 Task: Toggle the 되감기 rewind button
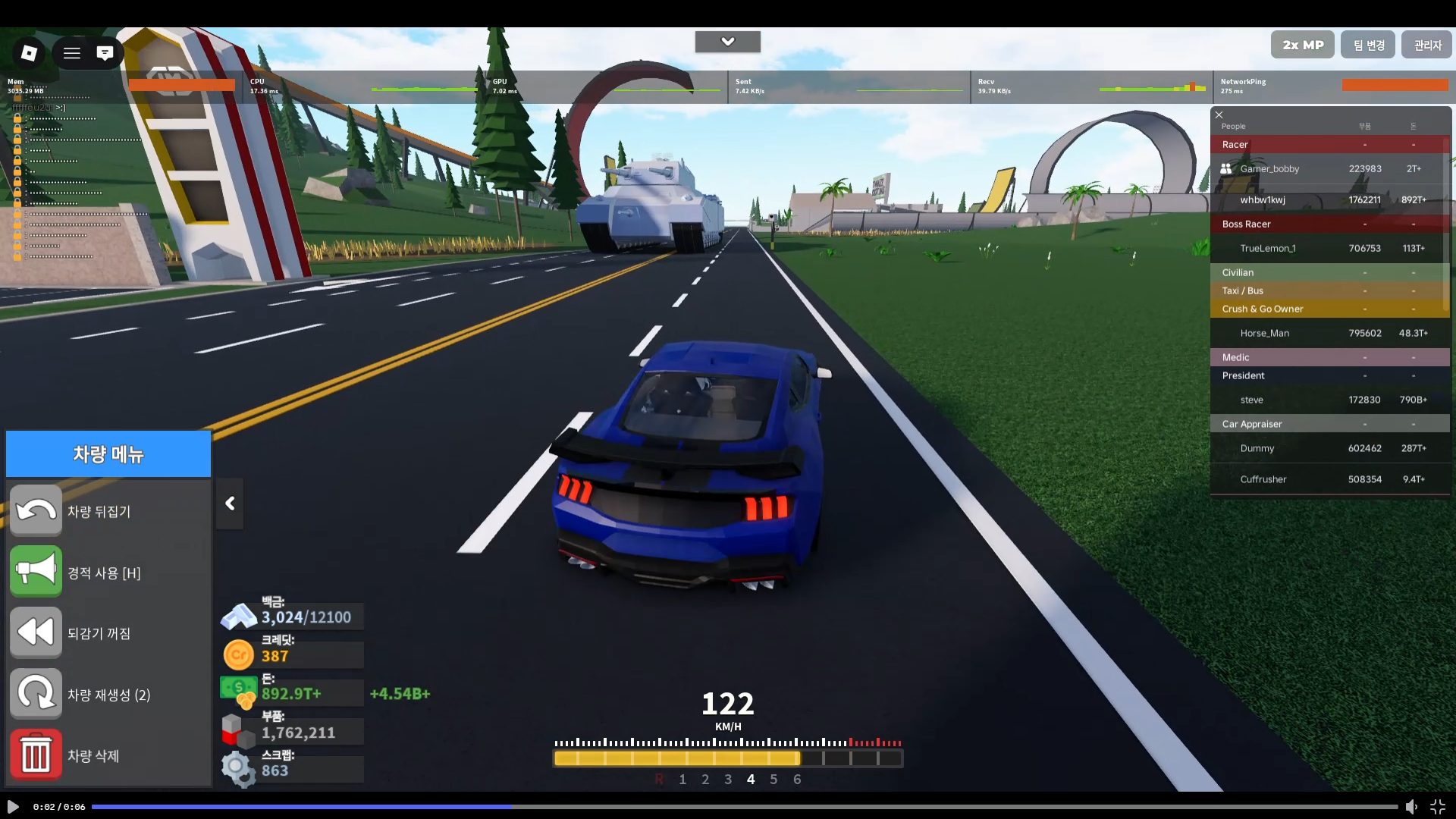[x=36, y=632]
